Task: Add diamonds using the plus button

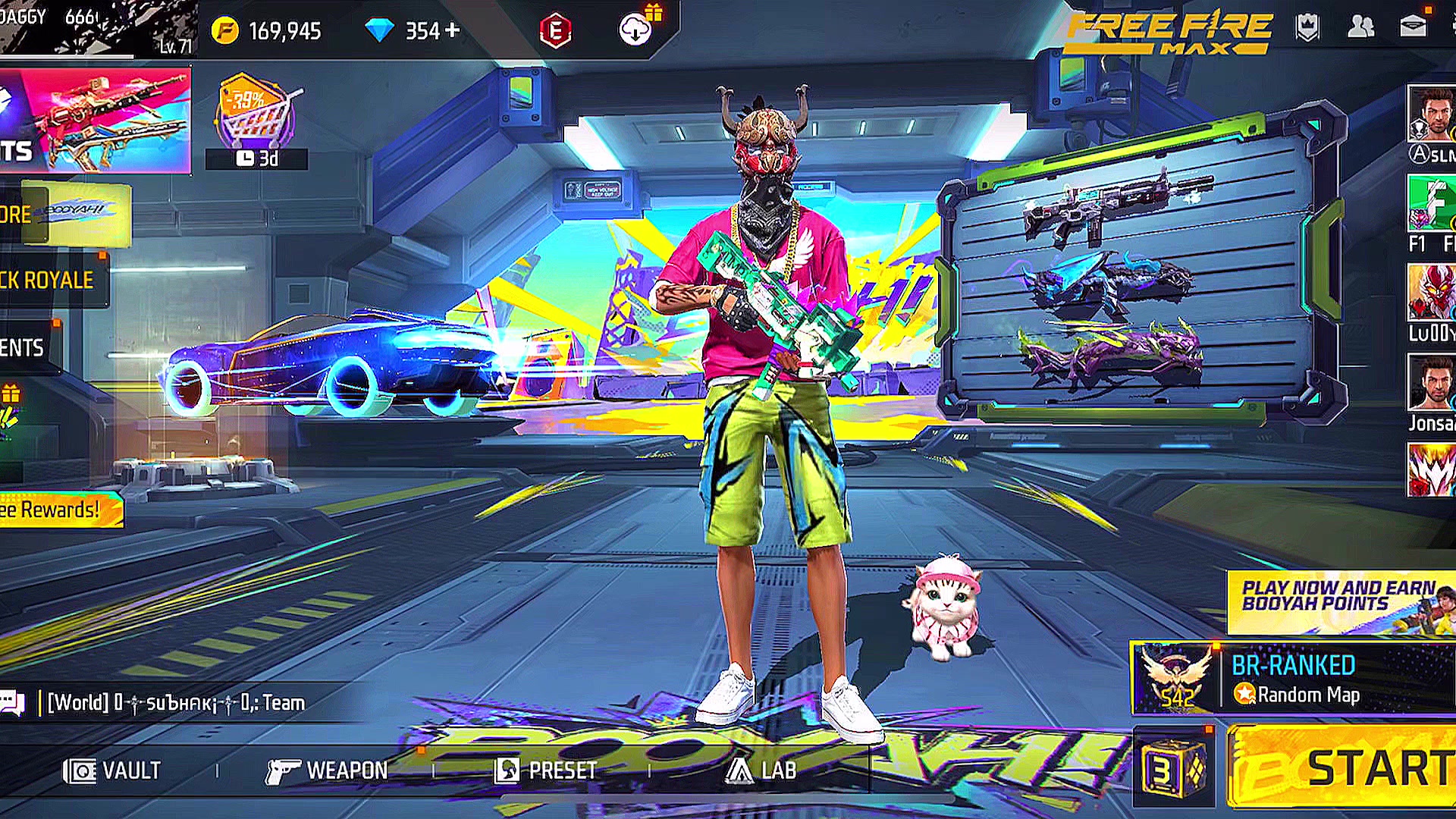Action: click(x=453, y=30)
